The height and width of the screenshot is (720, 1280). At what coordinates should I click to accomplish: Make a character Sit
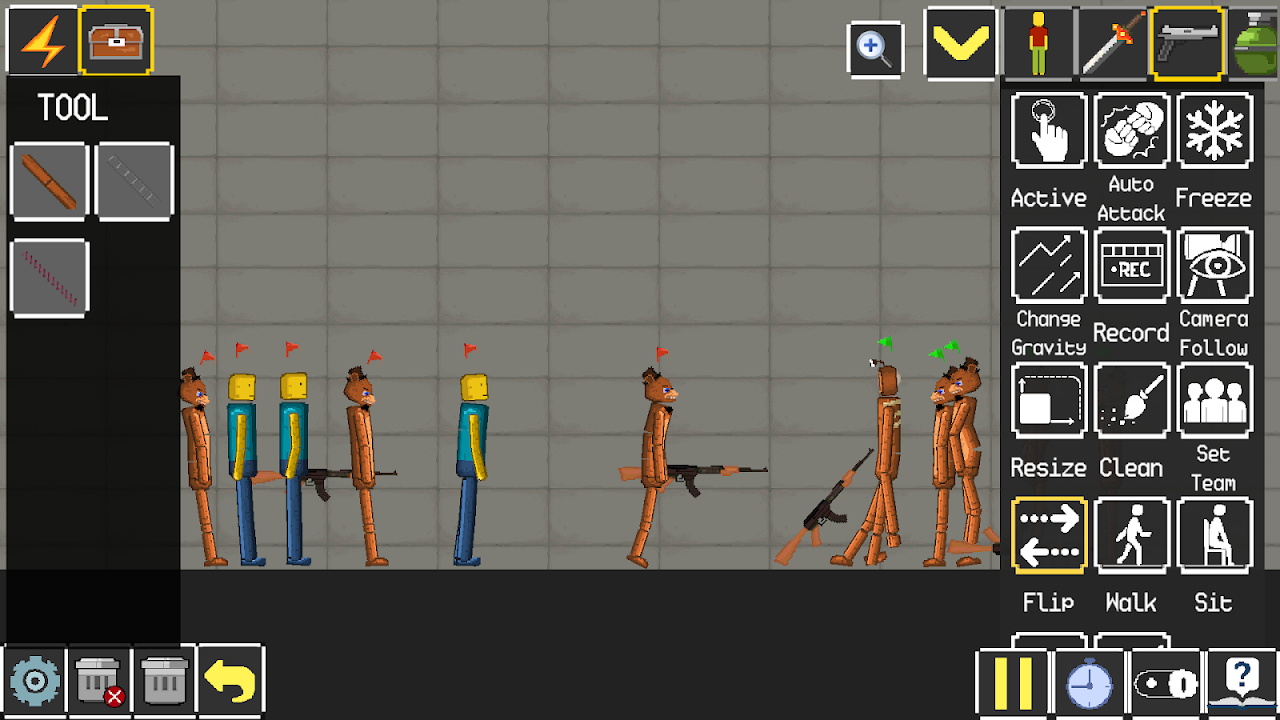point(1214,534)
